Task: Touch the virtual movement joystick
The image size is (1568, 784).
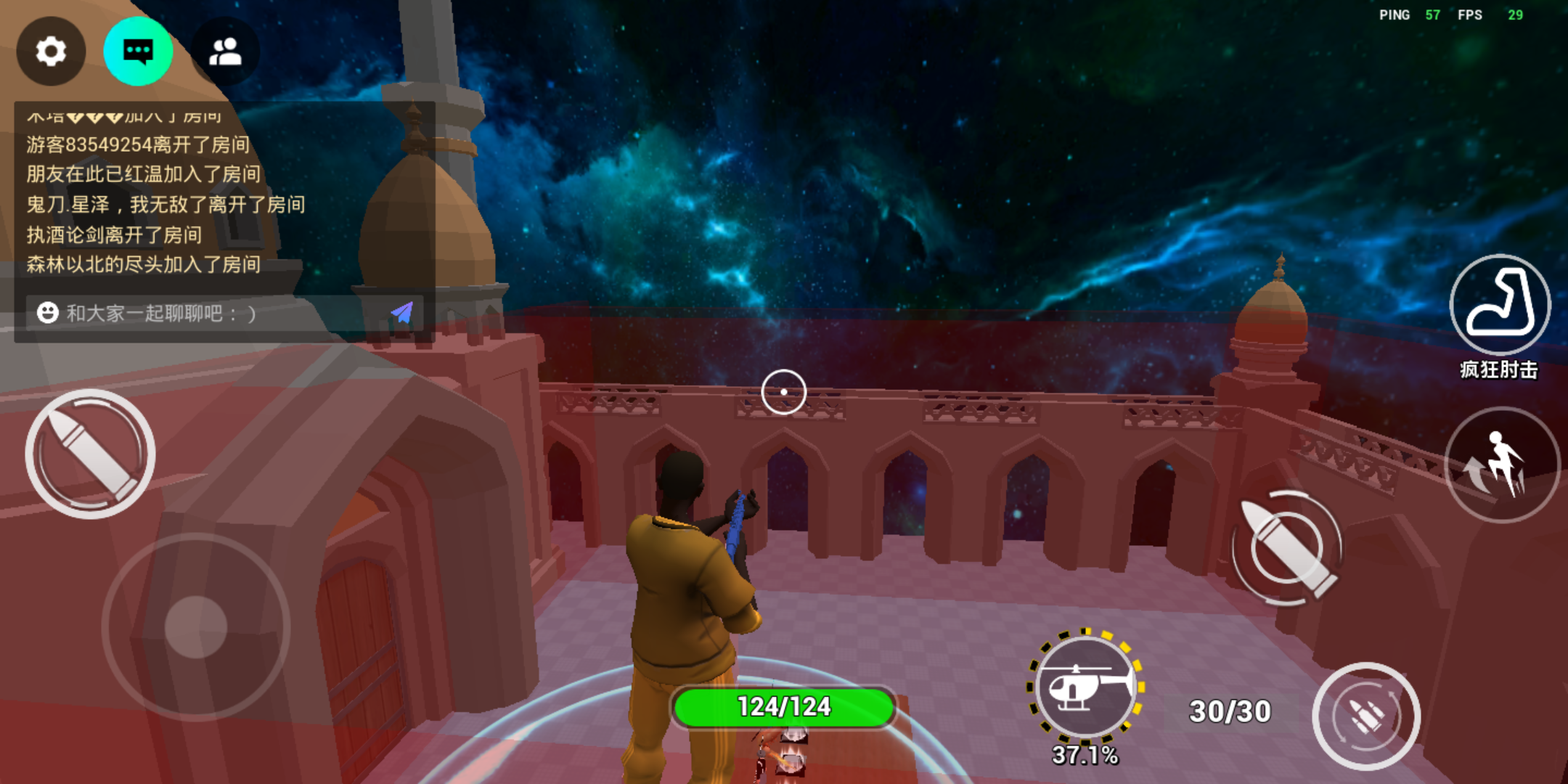Action: pos(196,627)
